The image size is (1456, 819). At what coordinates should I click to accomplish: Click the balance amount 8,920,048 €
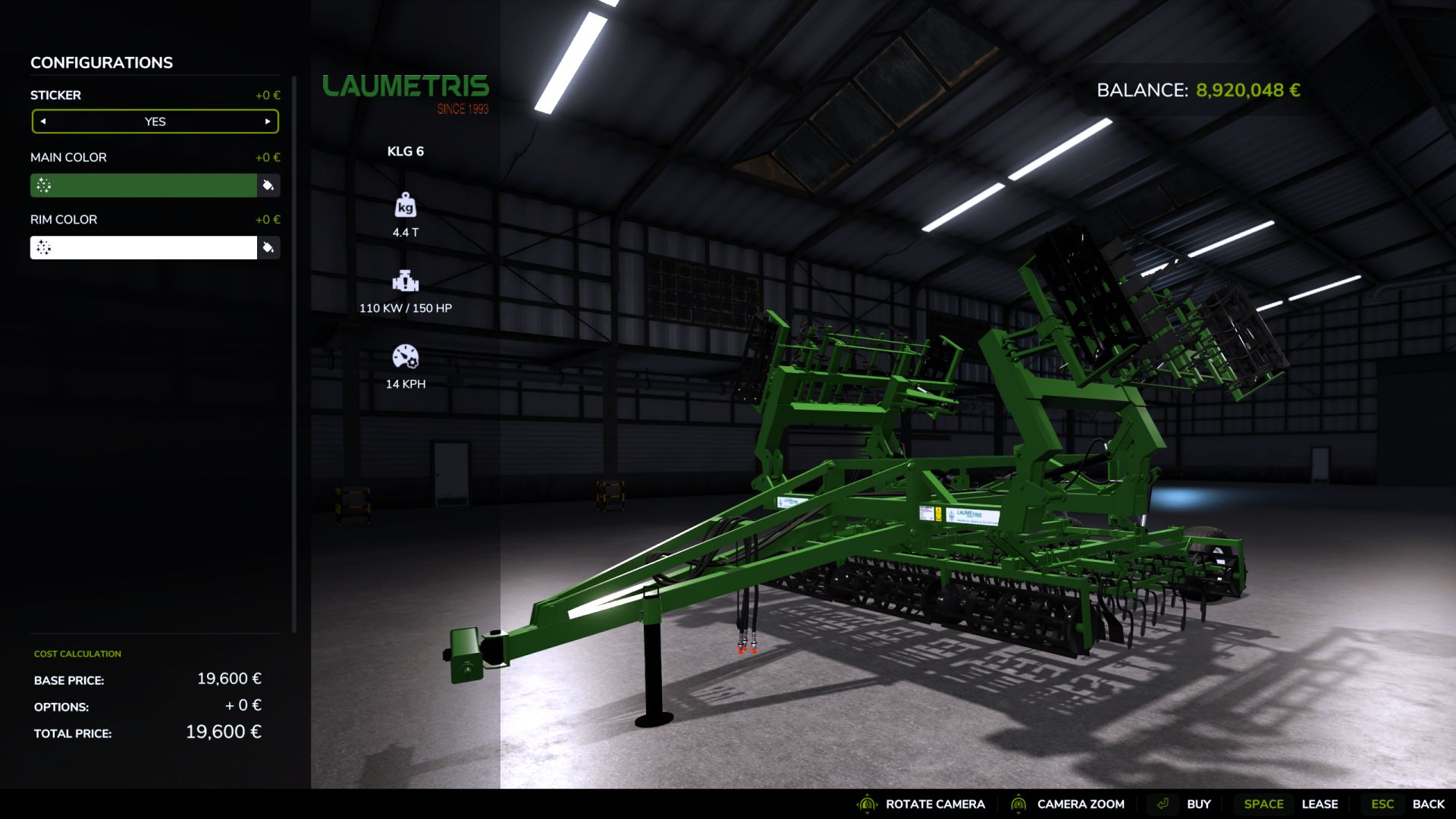1247,89
